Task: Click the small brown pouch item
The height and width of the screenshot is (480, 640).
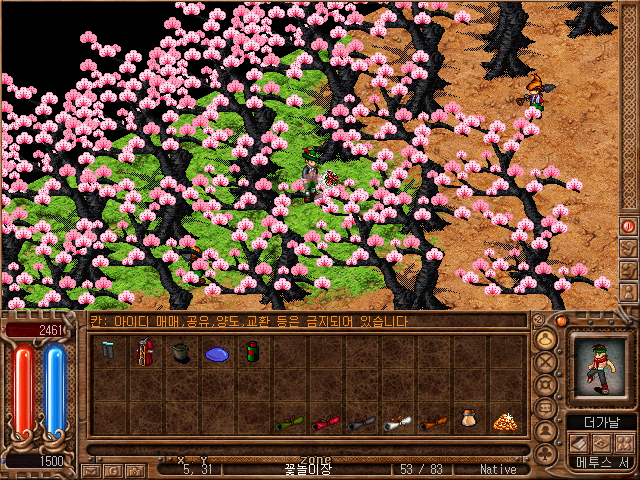Action: pyautogui.click(x=468, y=421)
